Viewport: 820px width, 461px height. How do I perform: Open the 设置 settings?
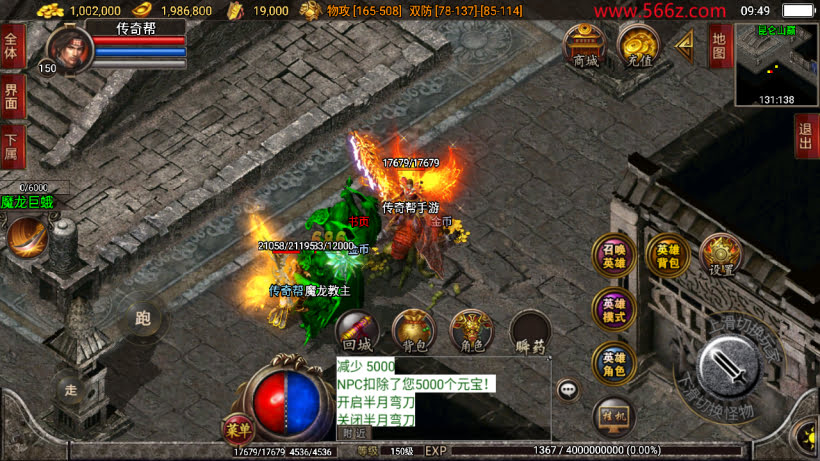pos(719,254)
